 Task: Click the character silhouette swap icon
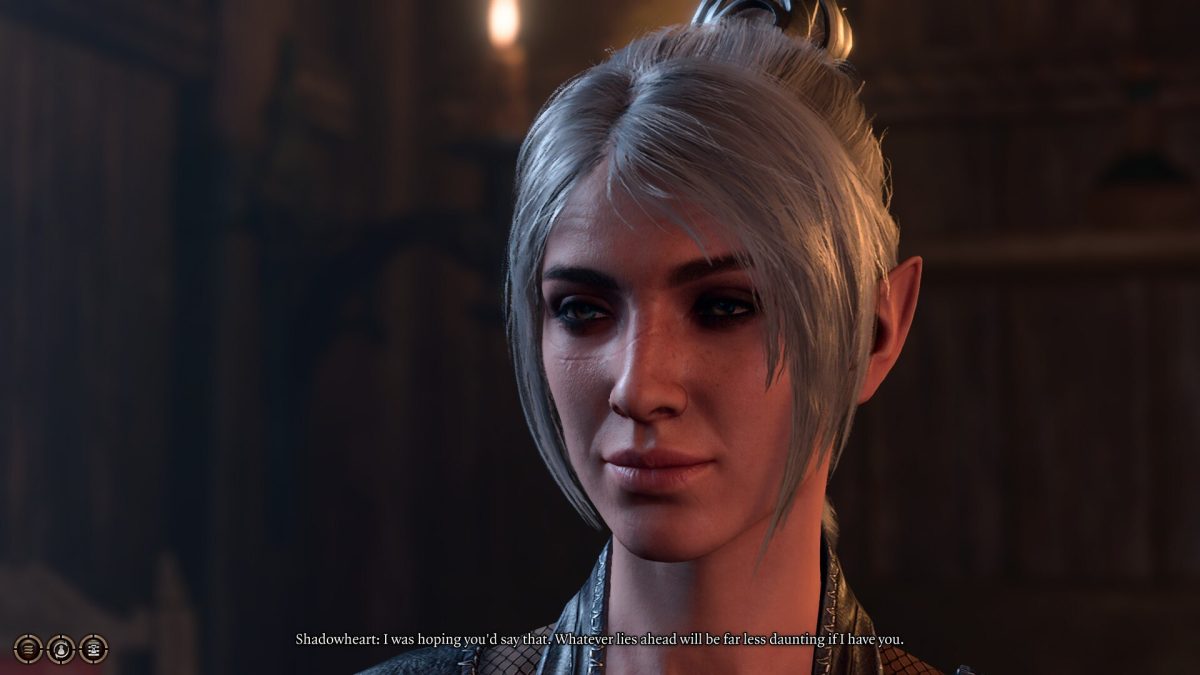pos(61,649)
